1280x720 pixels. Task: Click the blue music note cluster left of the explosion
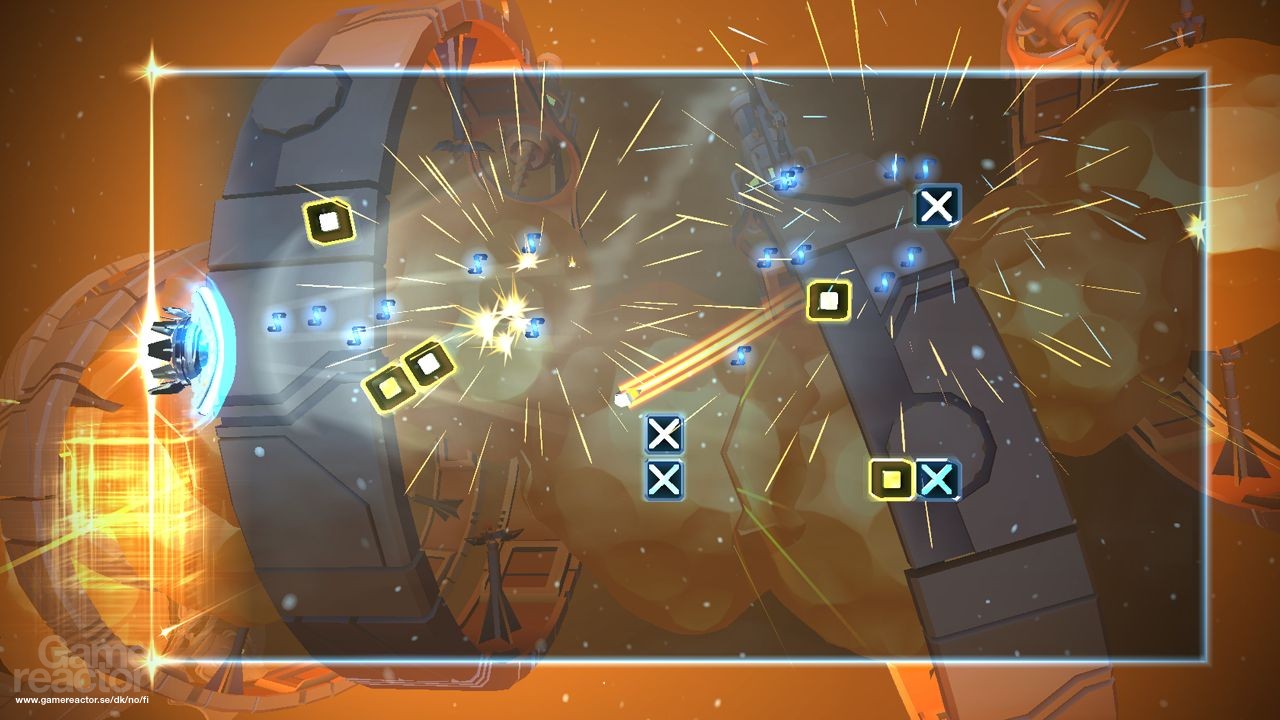click(x=480, y=264)
